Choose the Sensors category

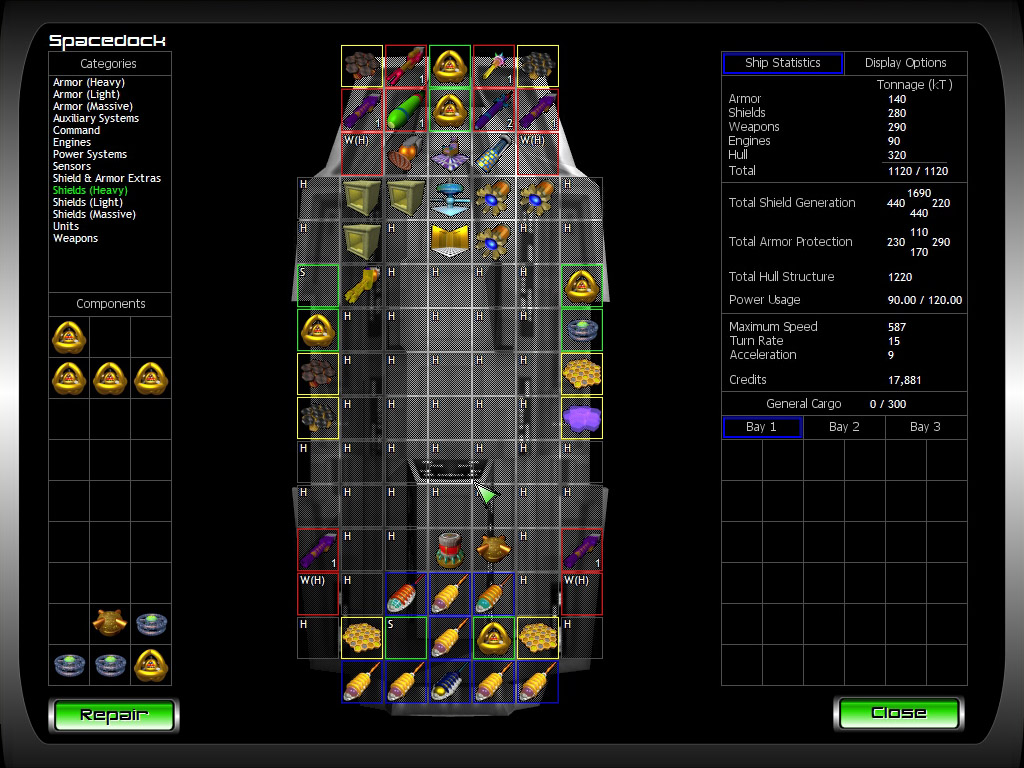click(72, 166)
